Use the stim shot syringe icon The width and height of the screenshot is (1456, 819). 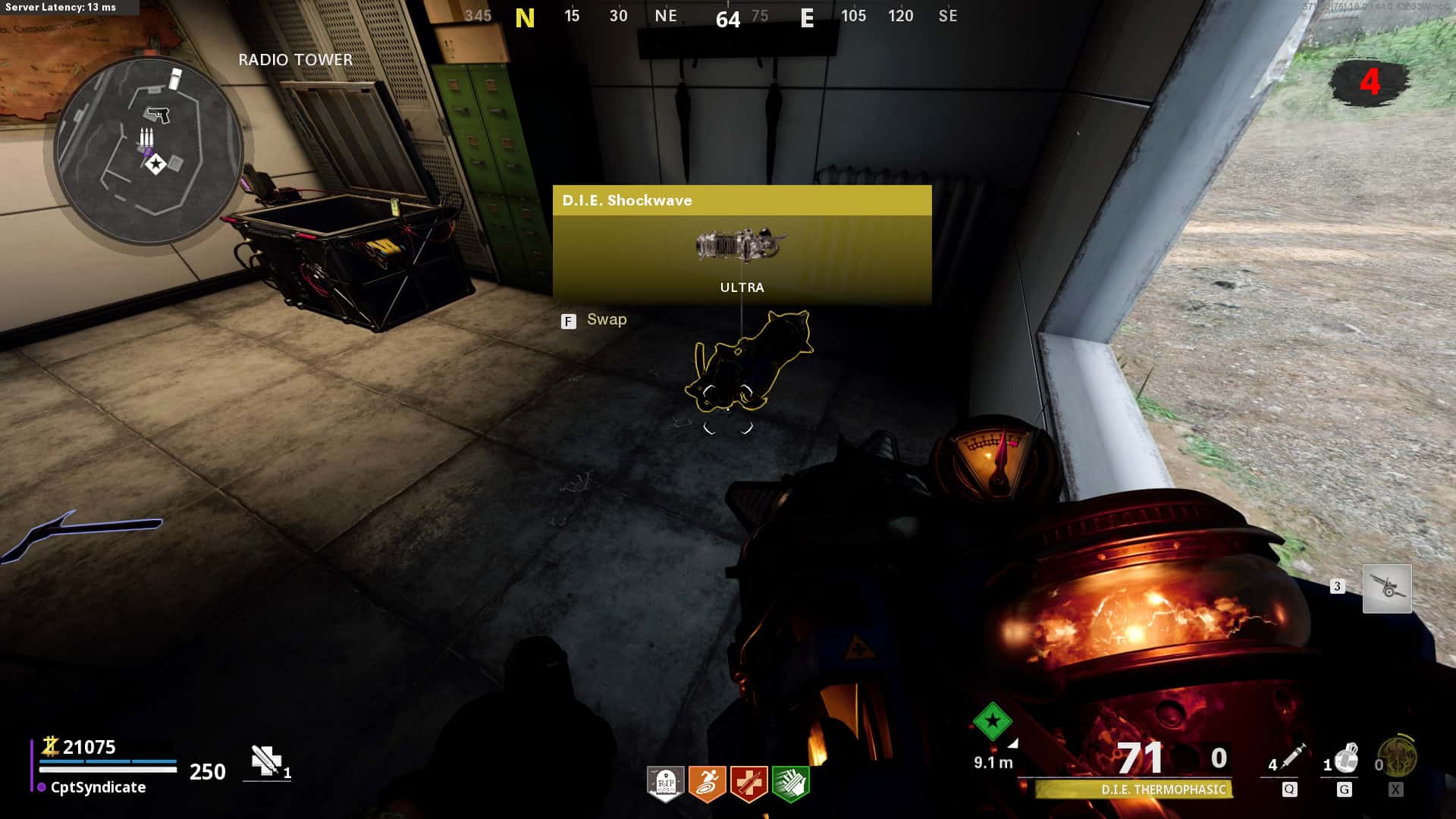1291,758
